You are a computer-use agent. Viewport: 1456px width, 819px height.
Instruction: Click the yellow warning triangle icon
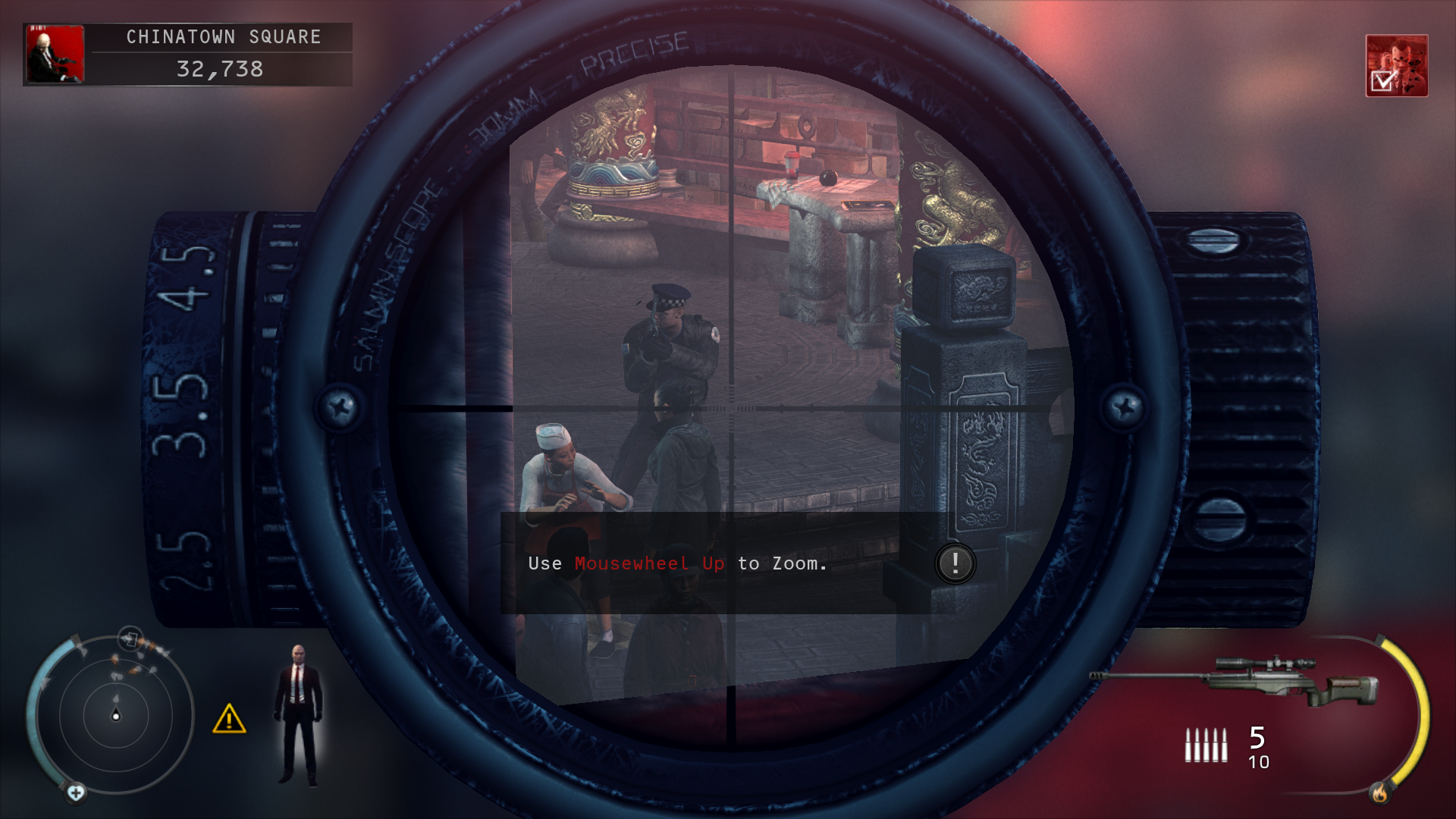tap(229, 719)
